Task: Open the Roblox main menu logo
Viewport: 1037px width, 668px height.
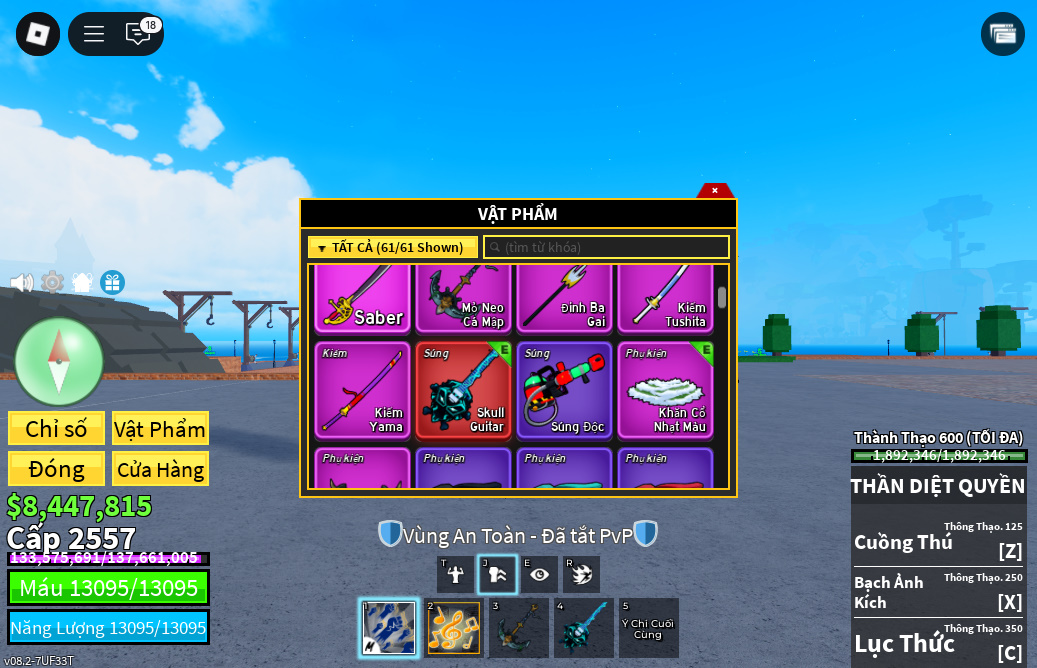Action: click(x=38, y=34)
